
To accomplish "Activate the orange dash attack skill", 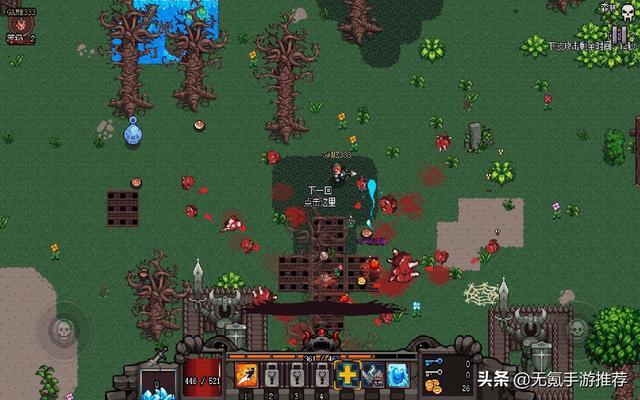I will (247, 375).
